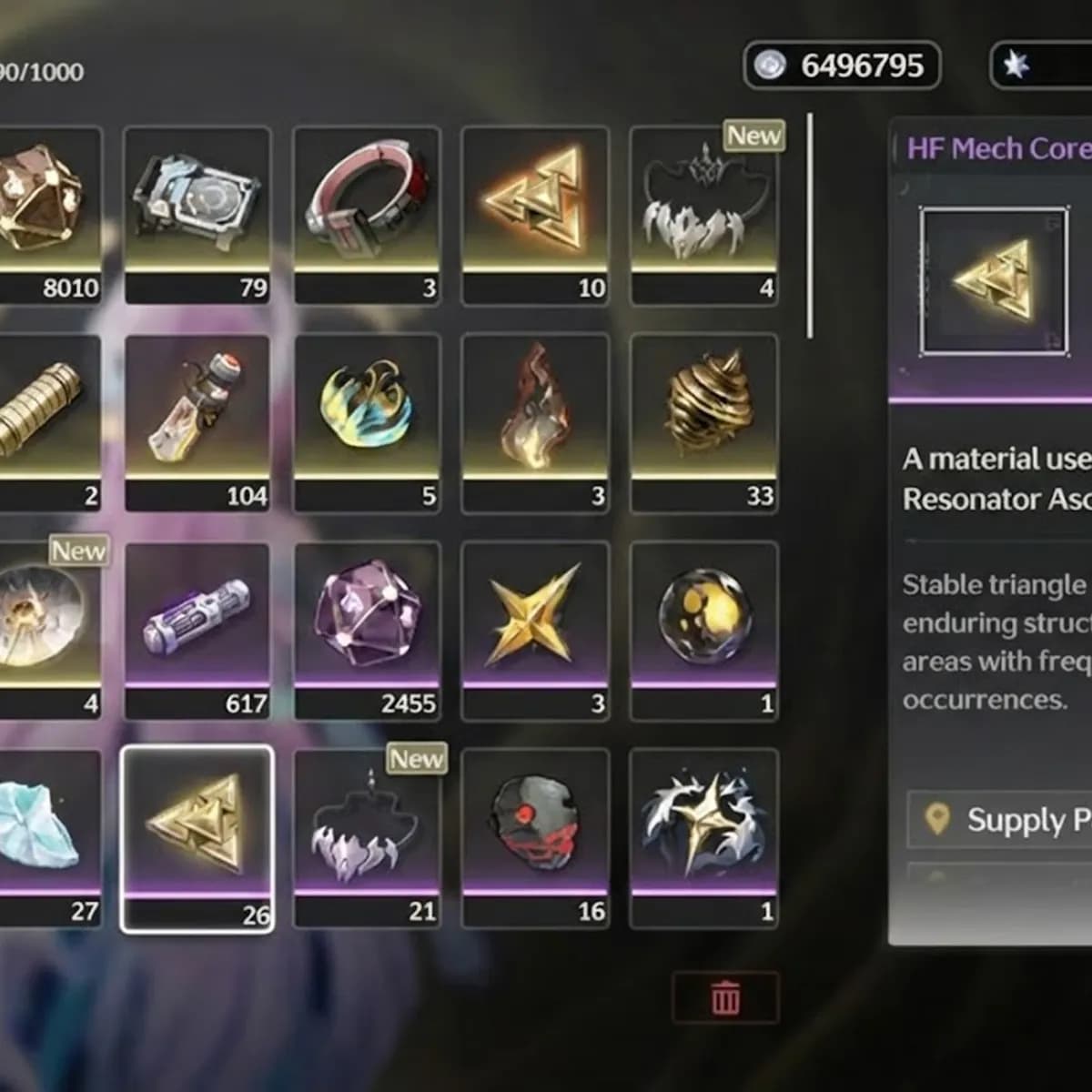Select the metal device slot with 79

pos(197,214)
